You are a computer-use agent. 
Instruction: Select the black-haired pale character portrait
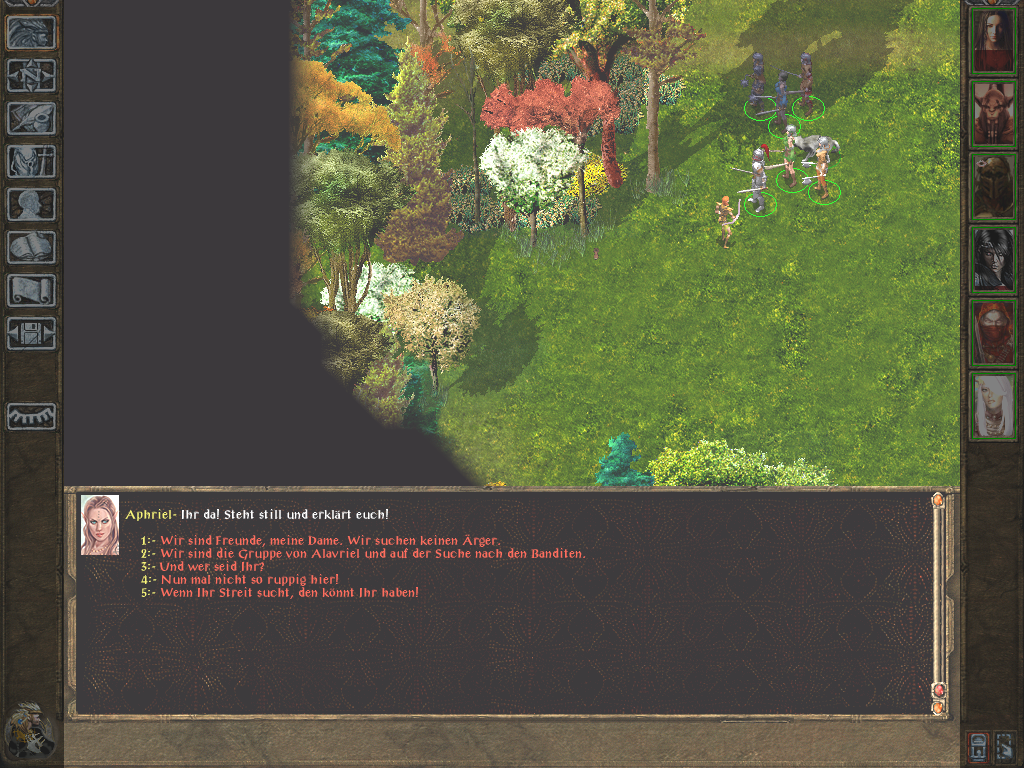pos(994,260)
